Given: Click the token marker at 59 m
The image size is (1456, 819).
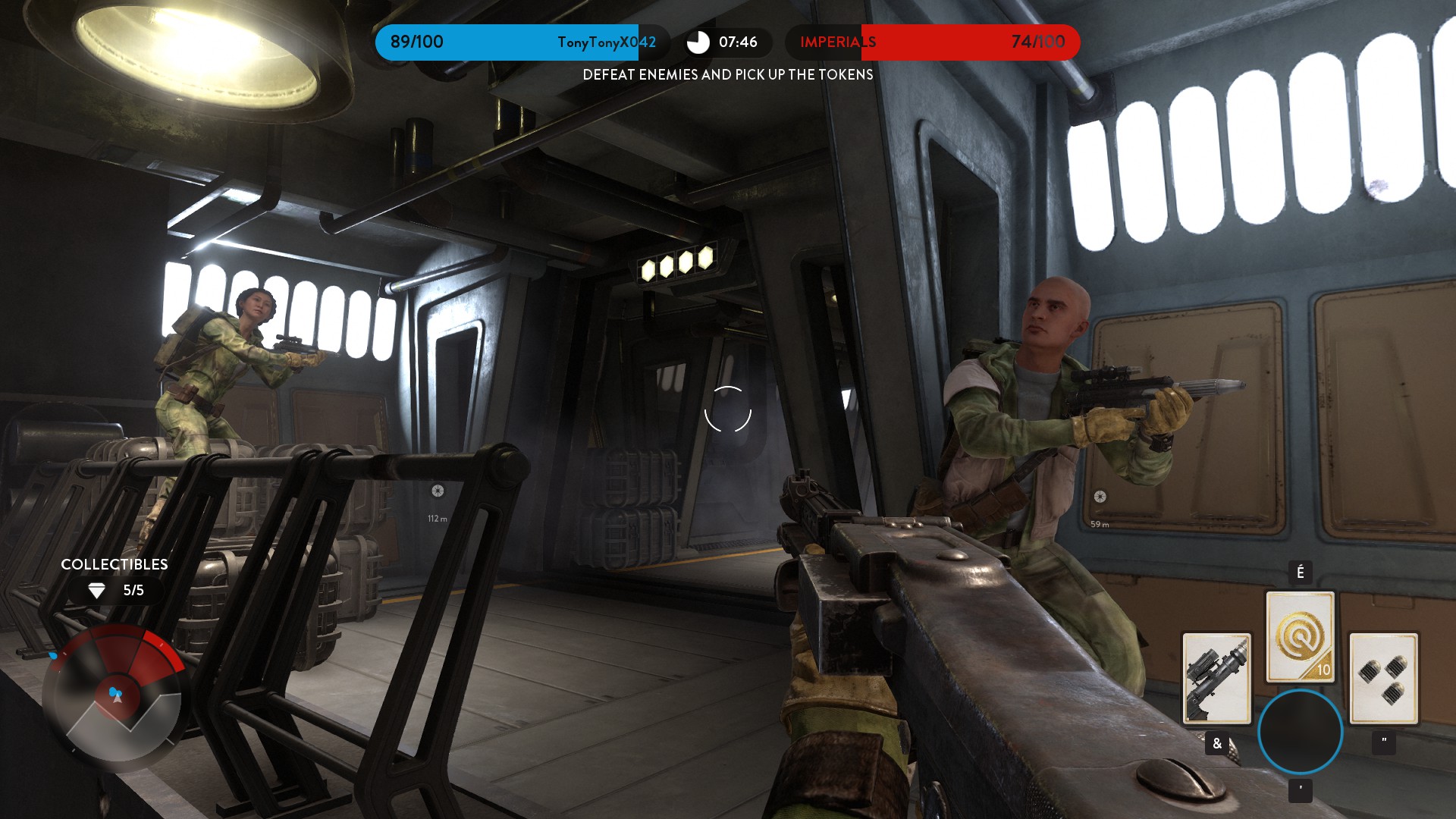Looking at the screenshot, I should pos(1100,497).
